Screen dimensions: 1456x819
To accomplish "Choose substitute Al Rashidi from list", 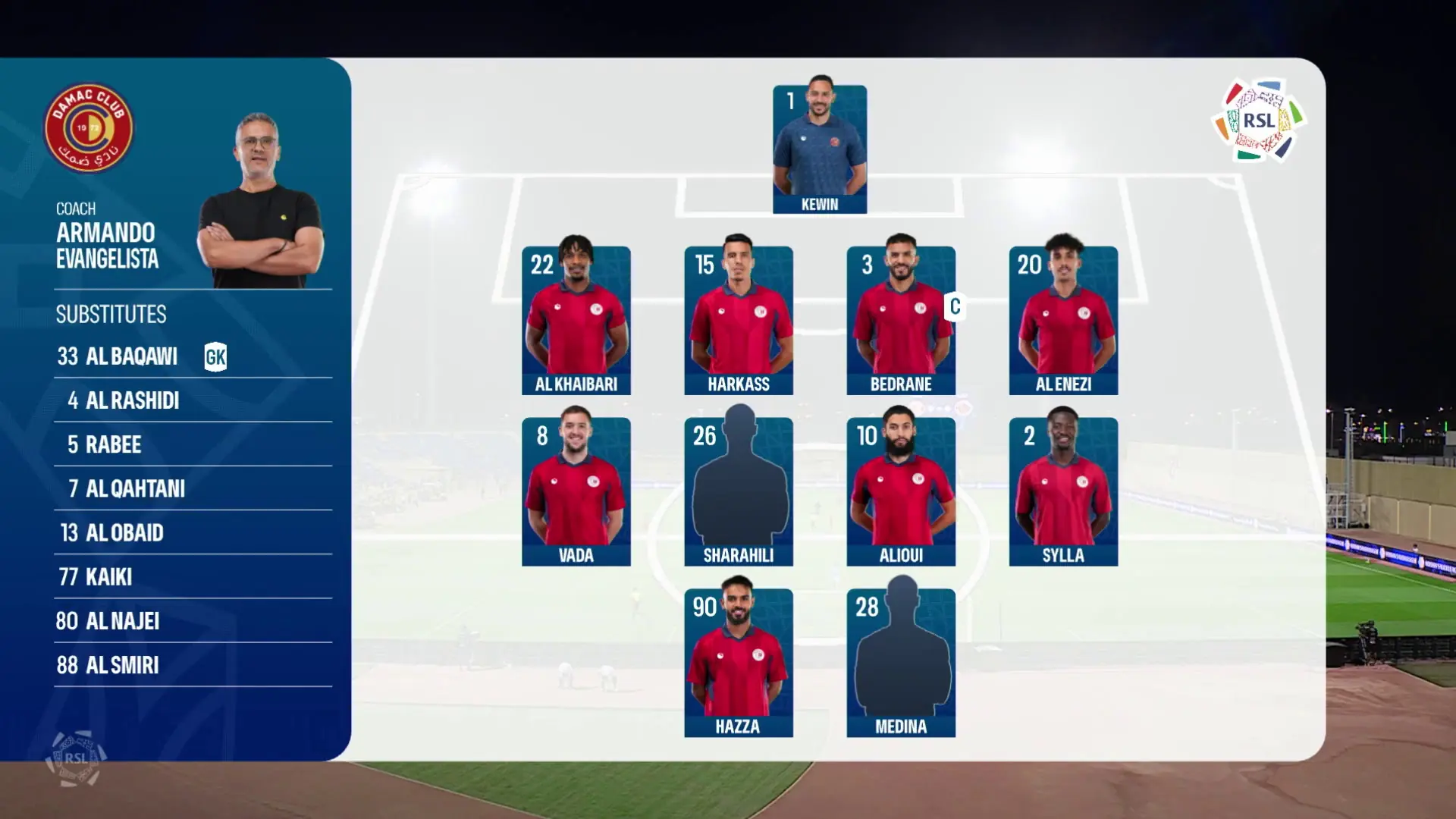I will pos(193,400).
